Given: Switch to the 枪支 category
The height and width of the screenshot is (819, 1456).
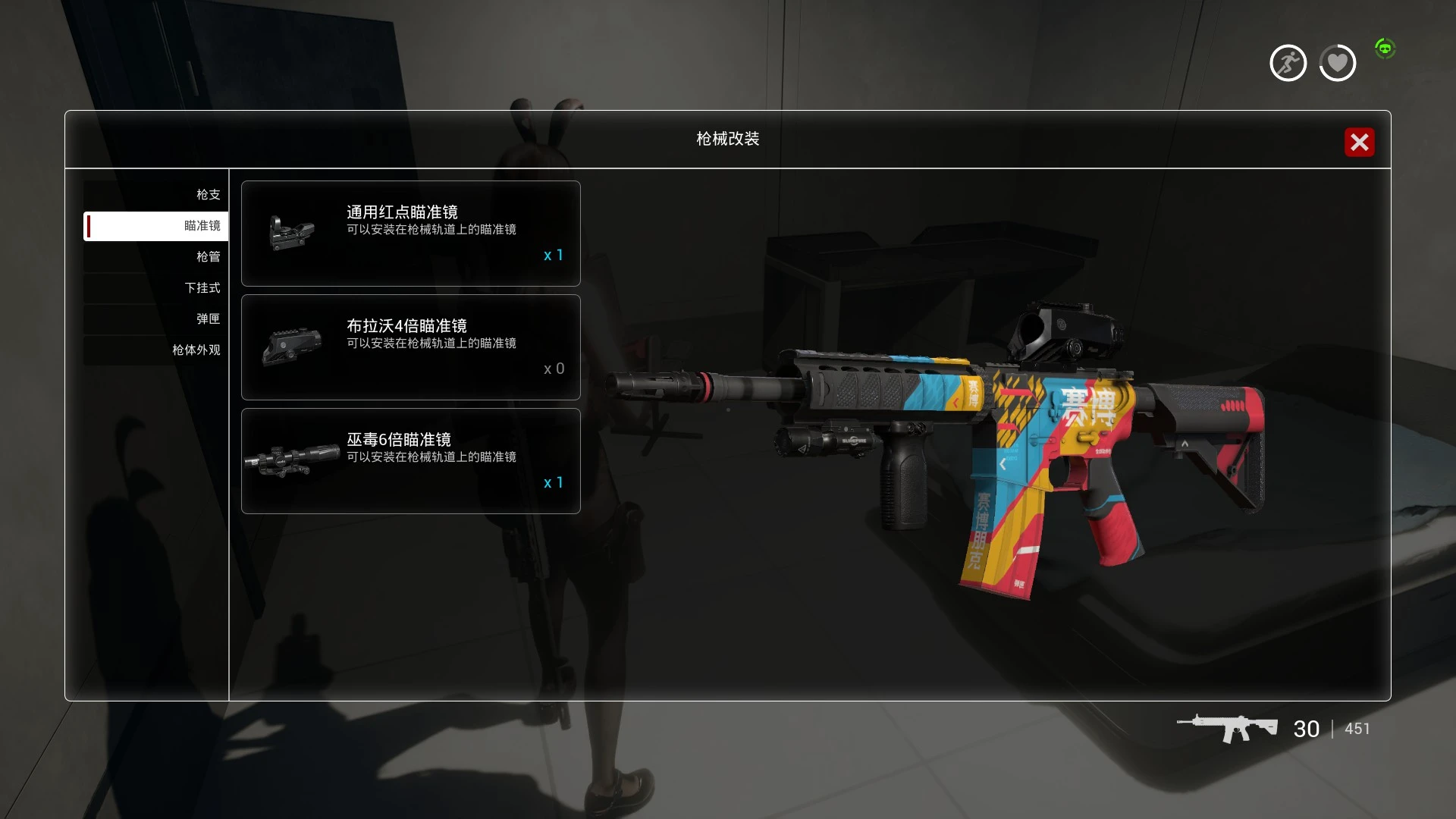Looking at the screenshot, I should [x=156, y=195].
